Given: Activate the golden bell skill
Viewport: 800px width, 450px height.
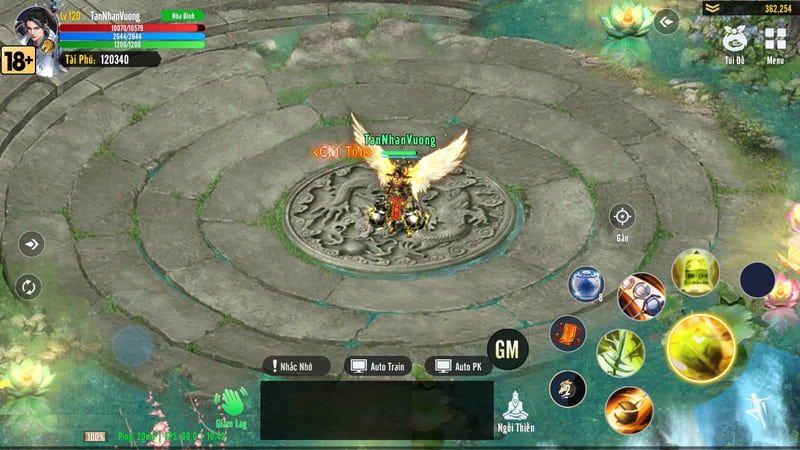Looking at the screenshot, I should [694, 272].
